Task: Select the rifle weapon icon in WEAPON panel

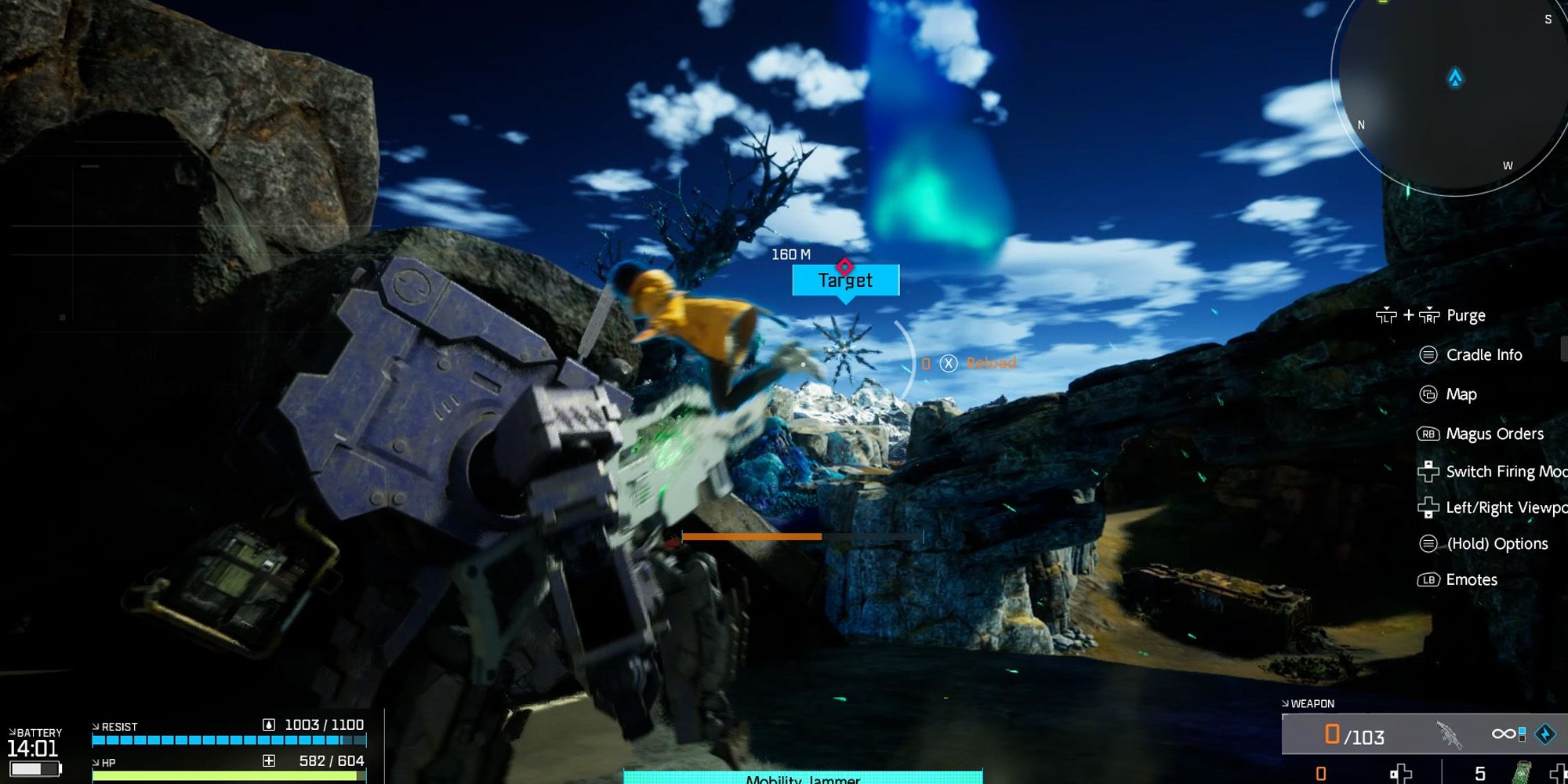Action: [1448, 732]
